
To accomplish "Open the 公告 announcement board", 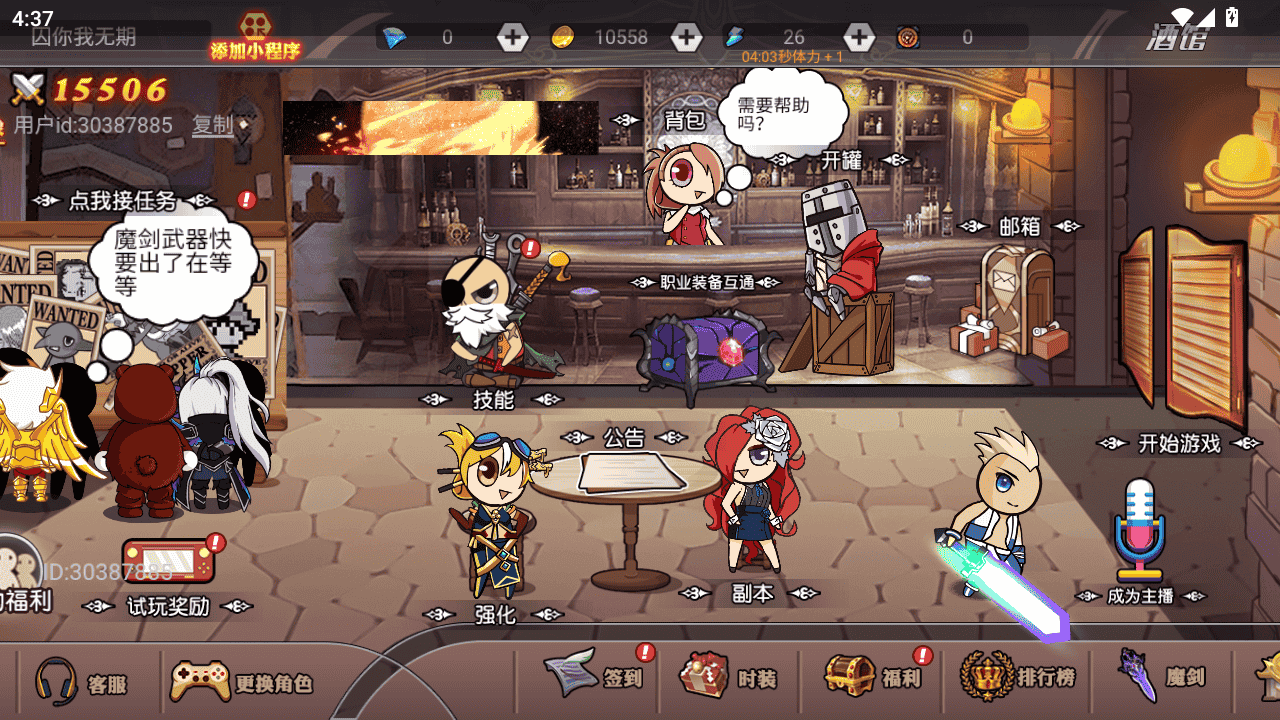I will [624, 437].
